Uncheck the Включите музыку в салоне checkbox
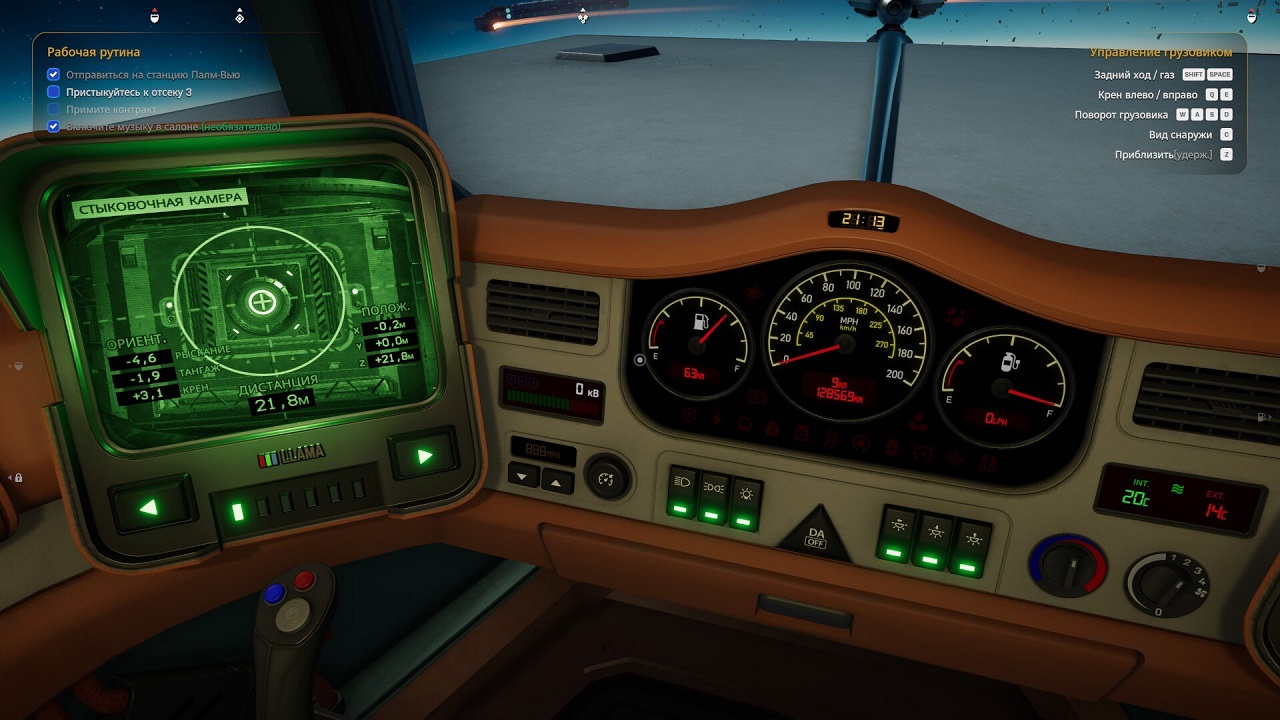Screen dimensions: 1280x720 point(52,126)
